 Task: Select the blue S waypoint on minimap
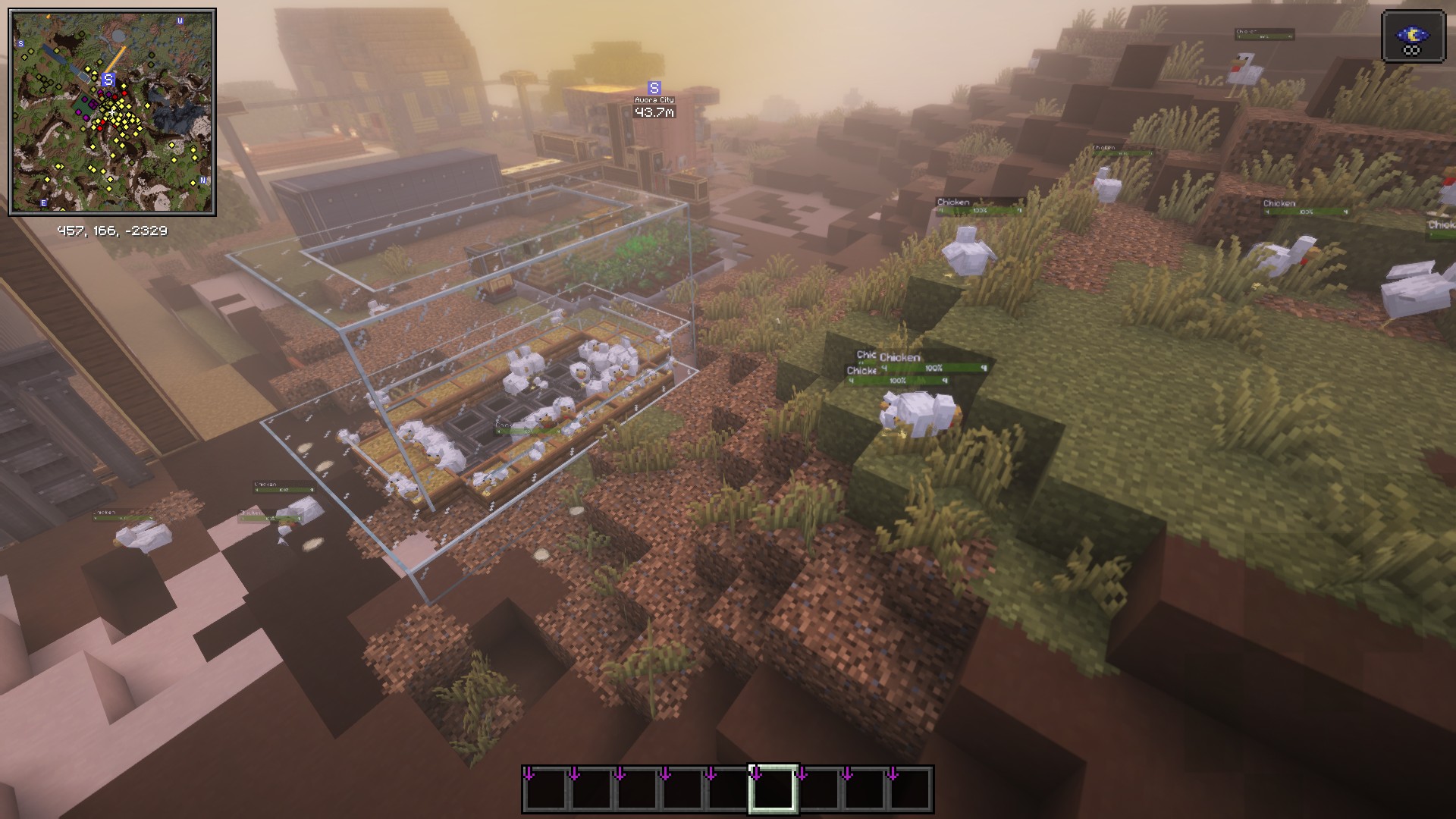pos(108,80)
